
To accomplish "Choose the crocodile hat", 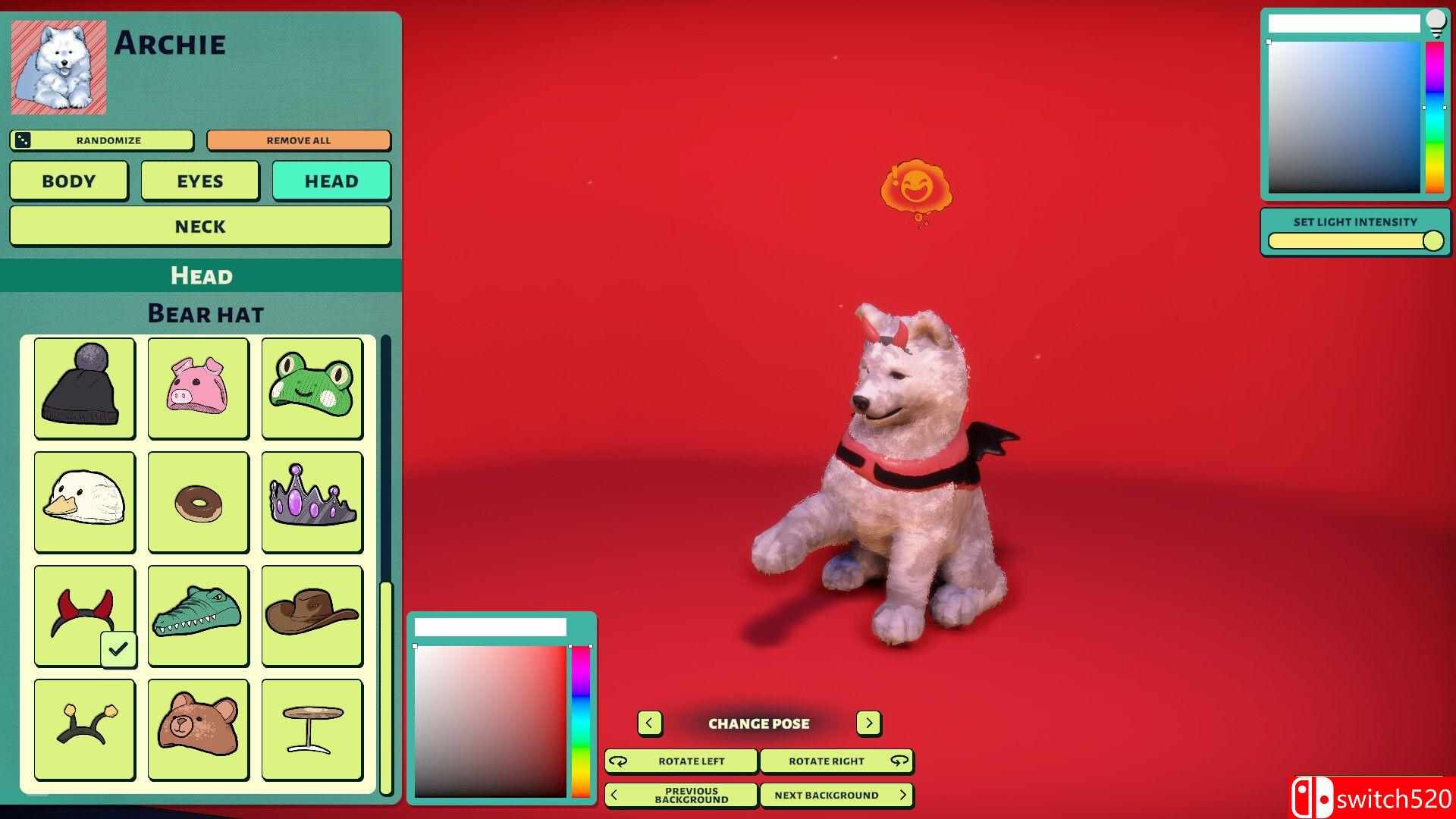I will (198, 615).
